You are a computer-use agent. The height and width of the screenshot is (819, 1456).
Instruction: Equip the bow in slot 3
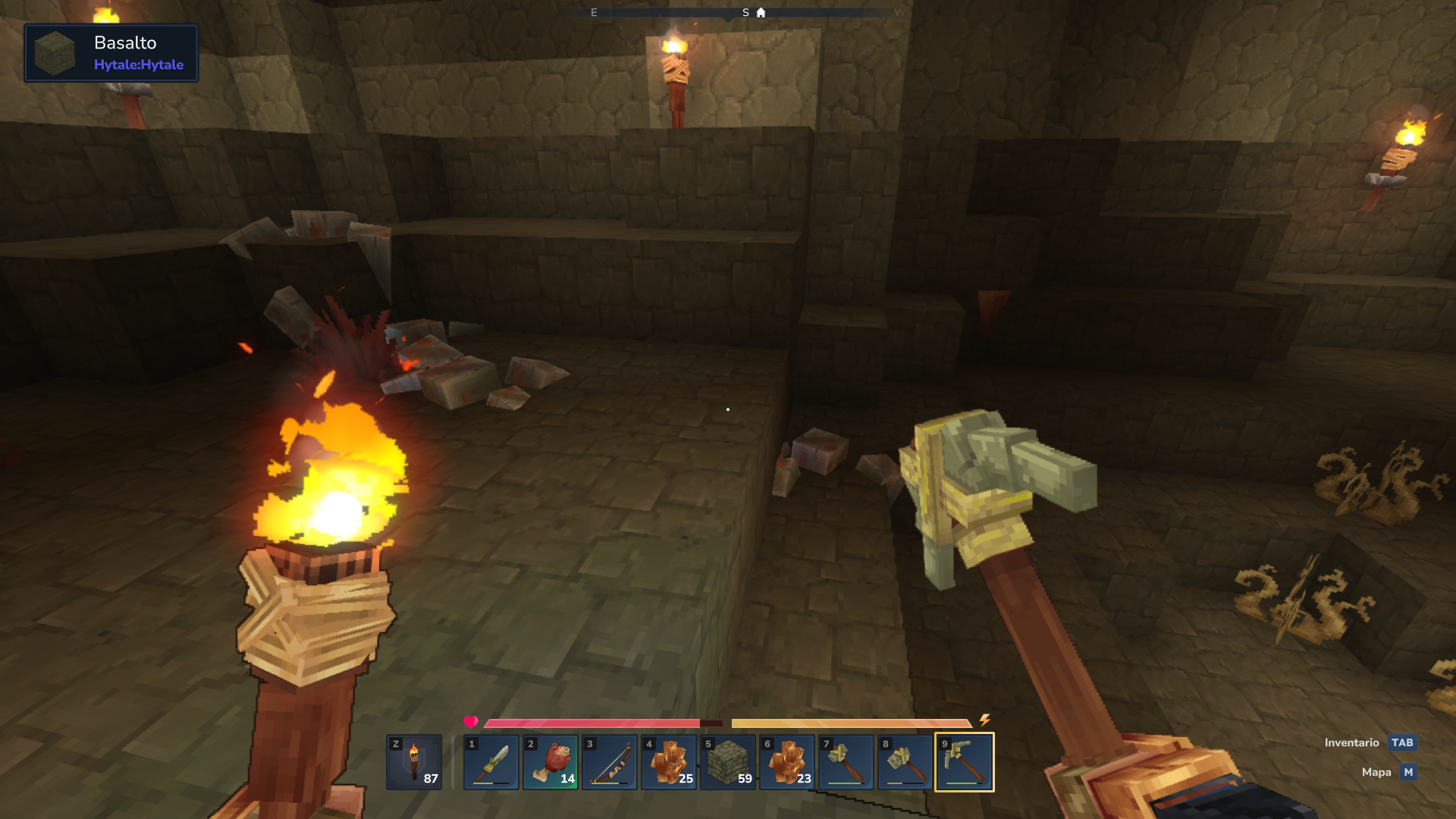coord(610,762)
